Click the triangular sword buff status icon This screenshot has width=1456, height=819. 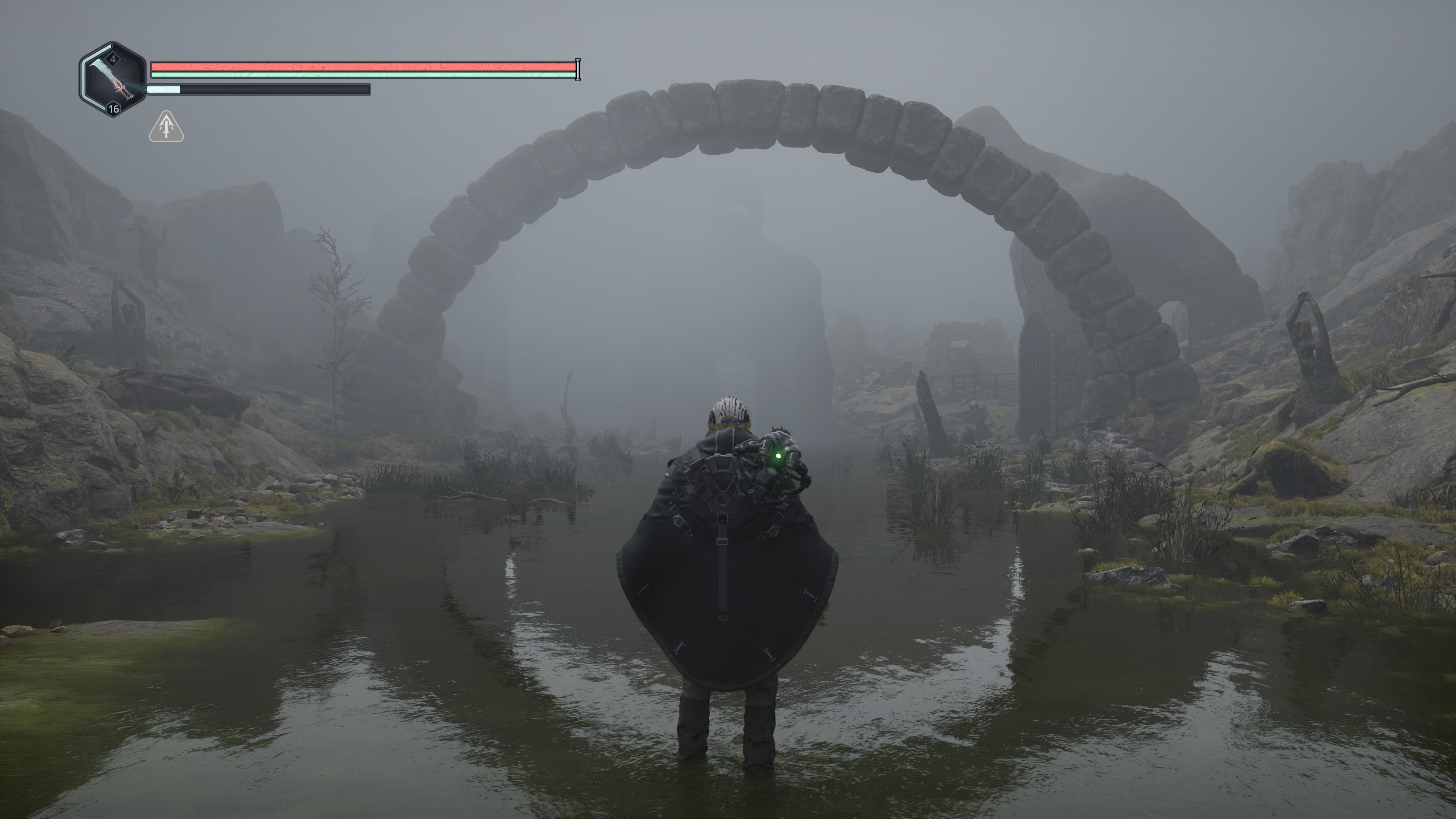point(166,127)
